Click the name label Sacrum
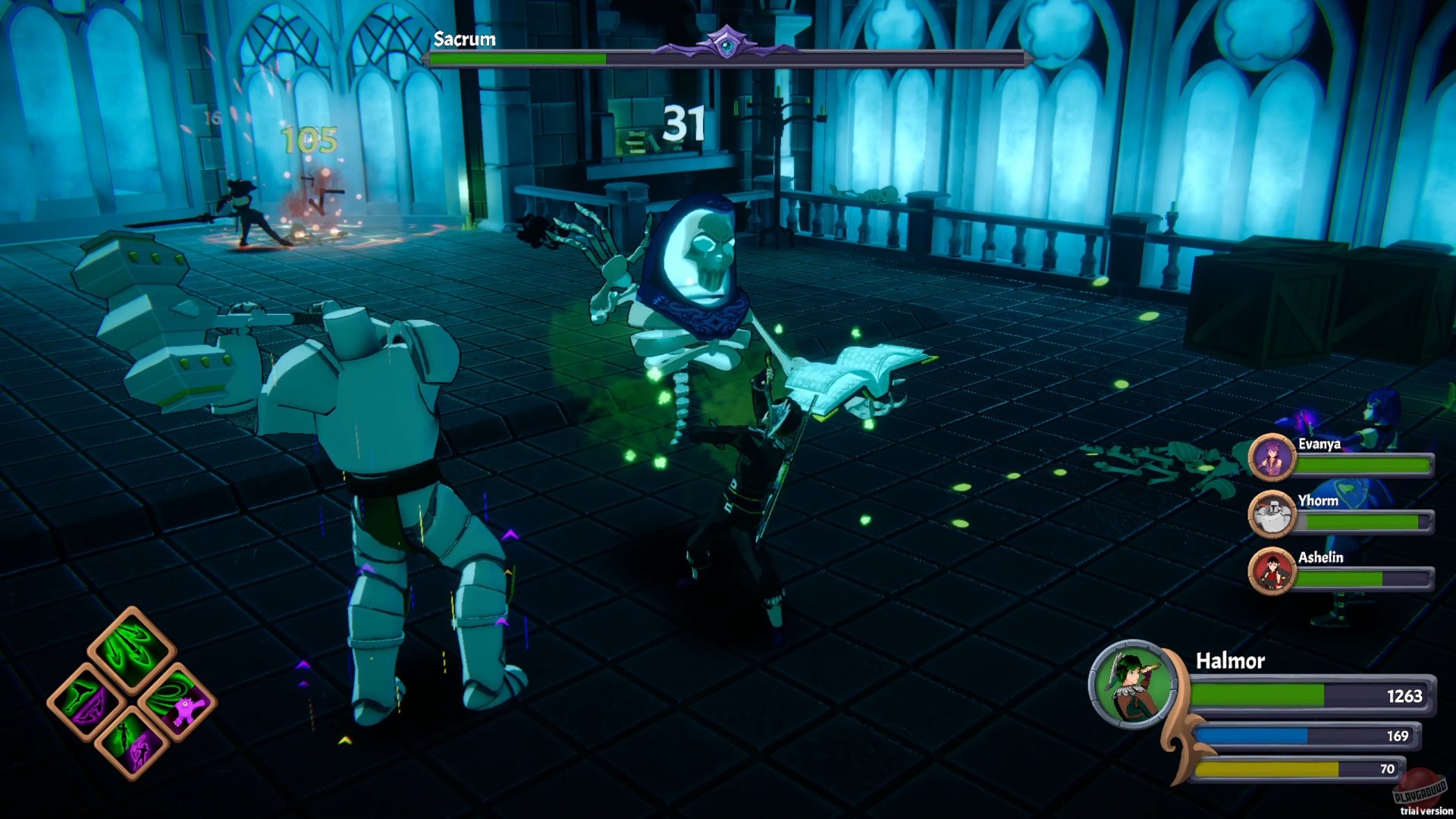 tap(463, 39)
